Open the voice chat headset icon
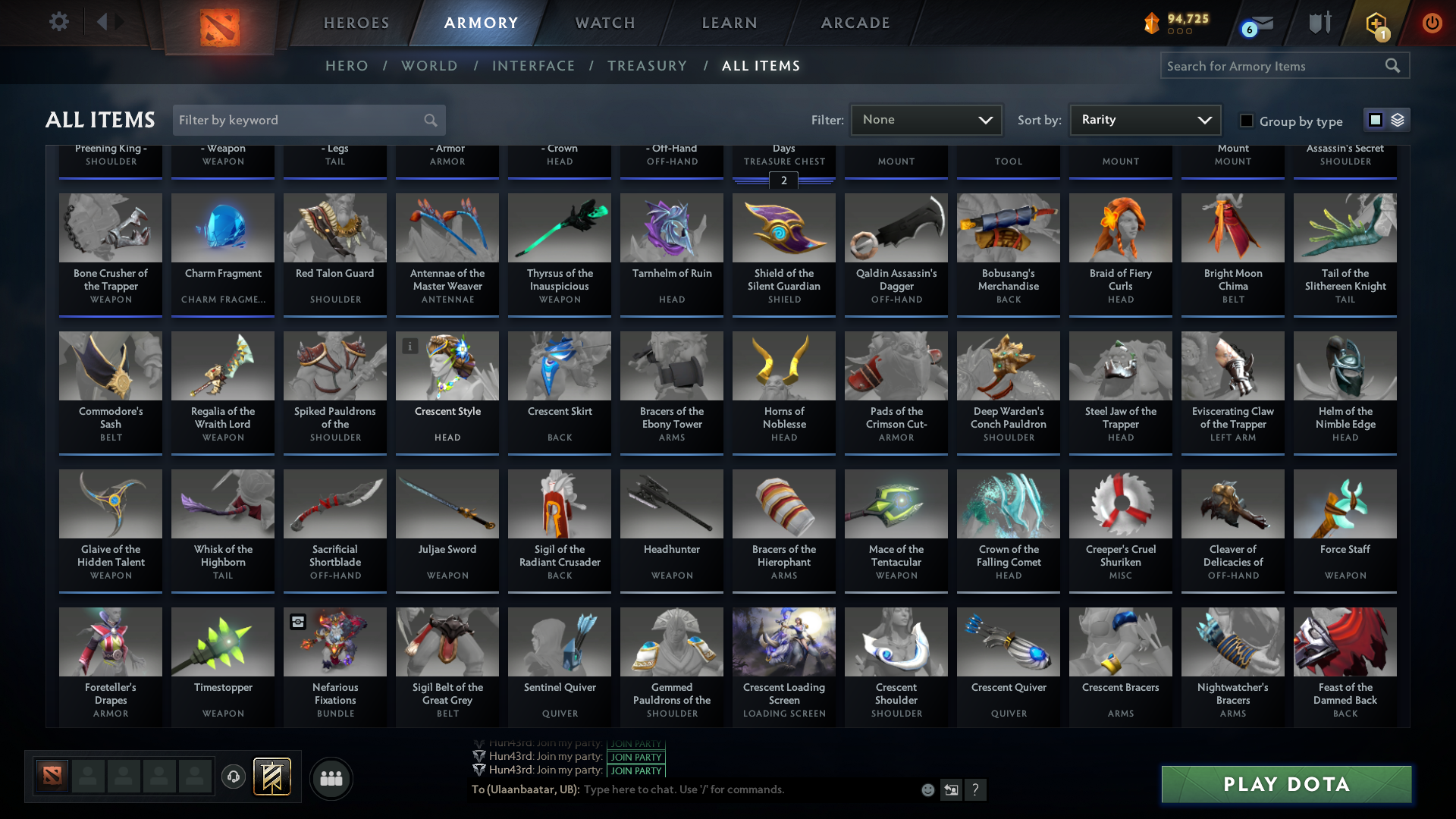The height and width of the screenshot is (819, 1456). pyautogui.click(x=233, y=778)
